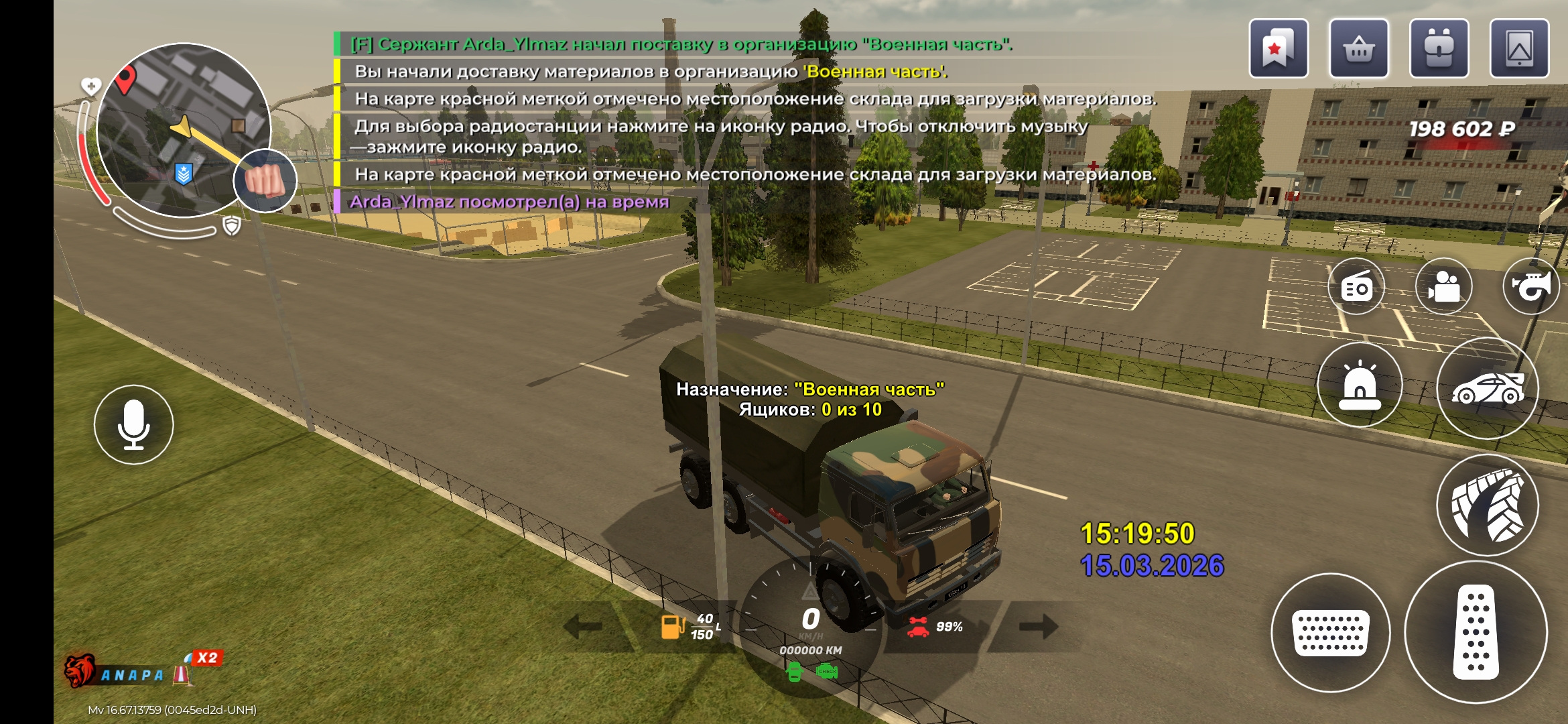Switch the camera view
The height and width of the screenshot is (724, 1568).
tap(1444, 287)
